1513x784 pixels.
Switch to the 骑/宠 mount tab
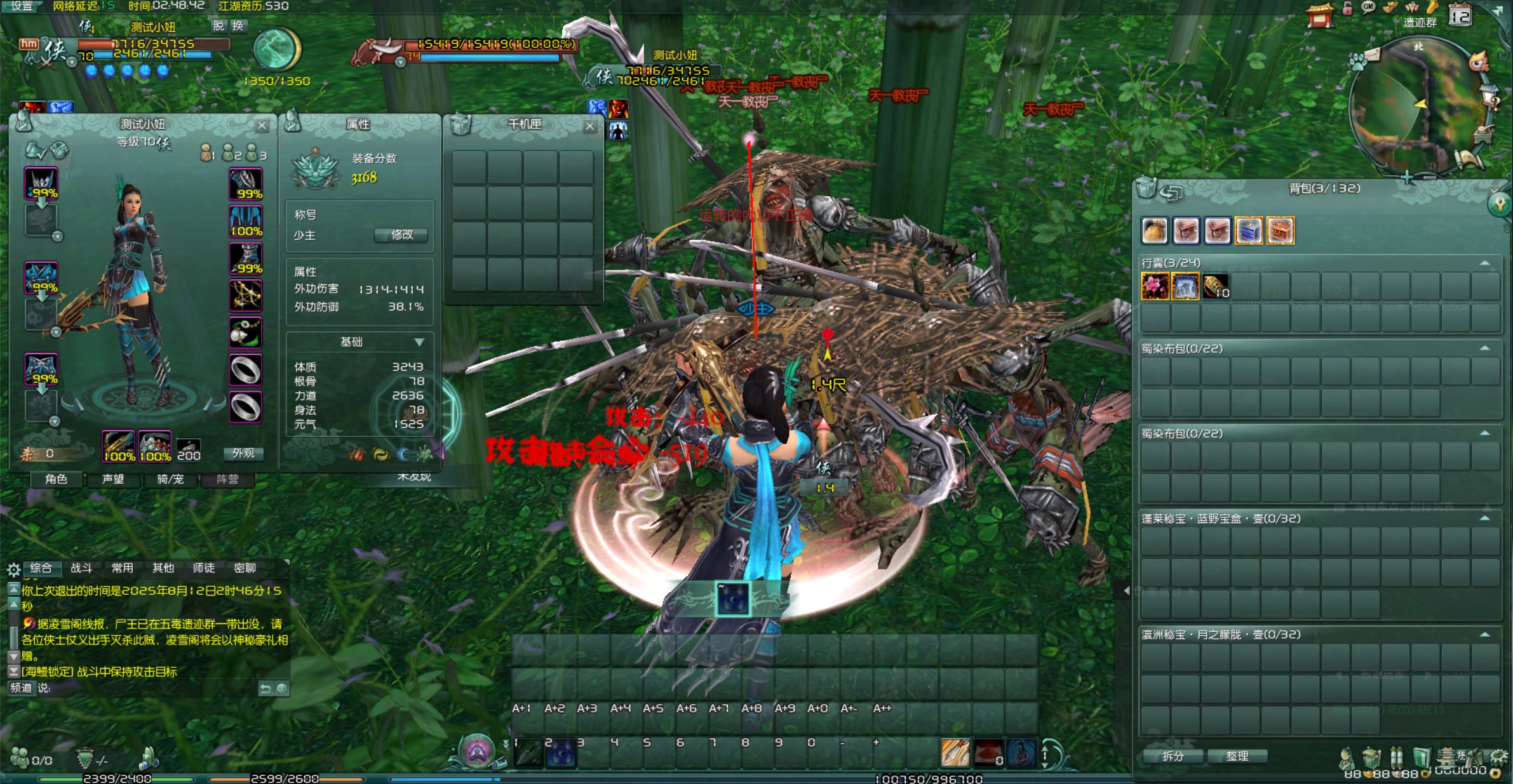170,479
